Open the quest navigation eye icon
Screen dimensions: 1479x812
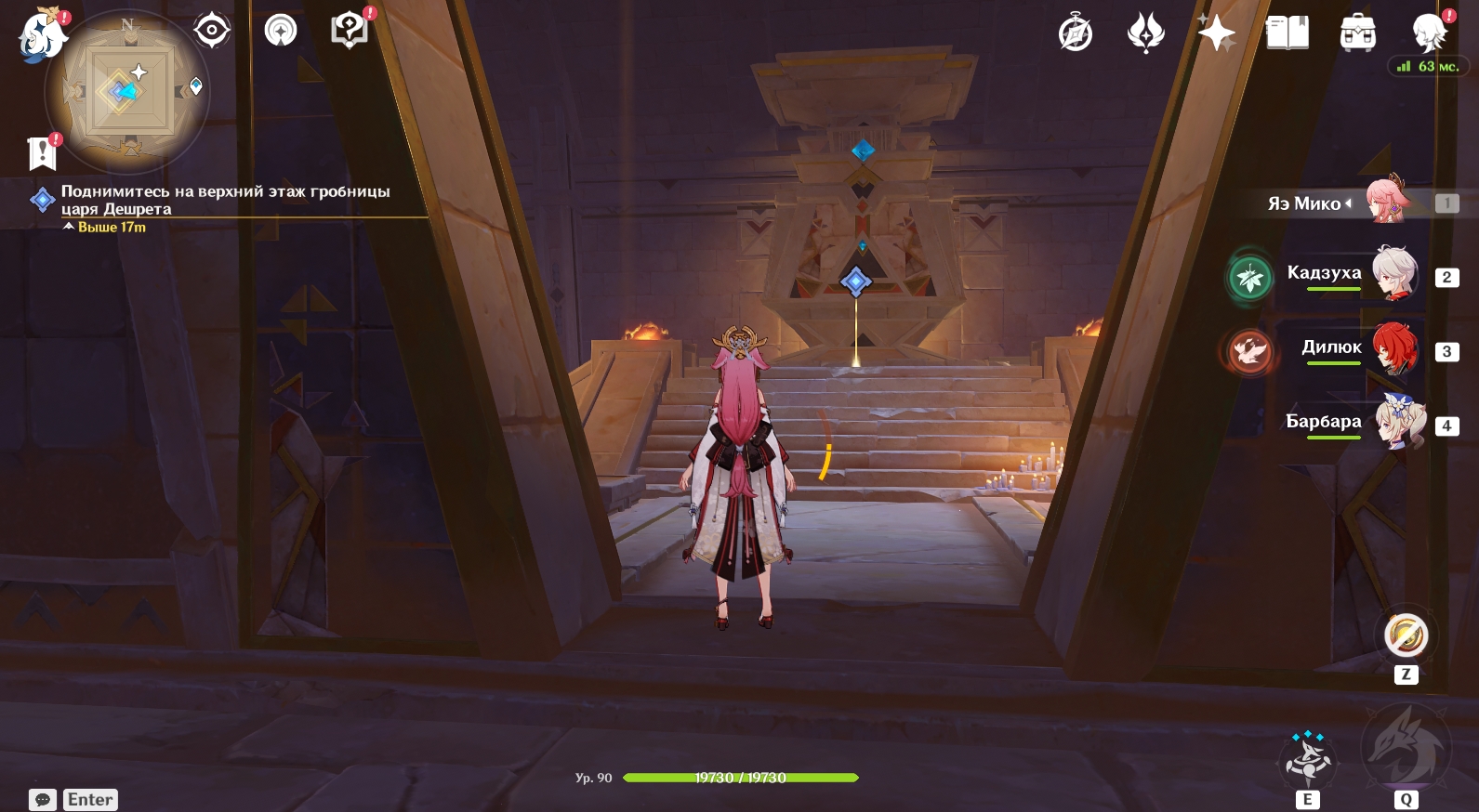click(212, 32)
